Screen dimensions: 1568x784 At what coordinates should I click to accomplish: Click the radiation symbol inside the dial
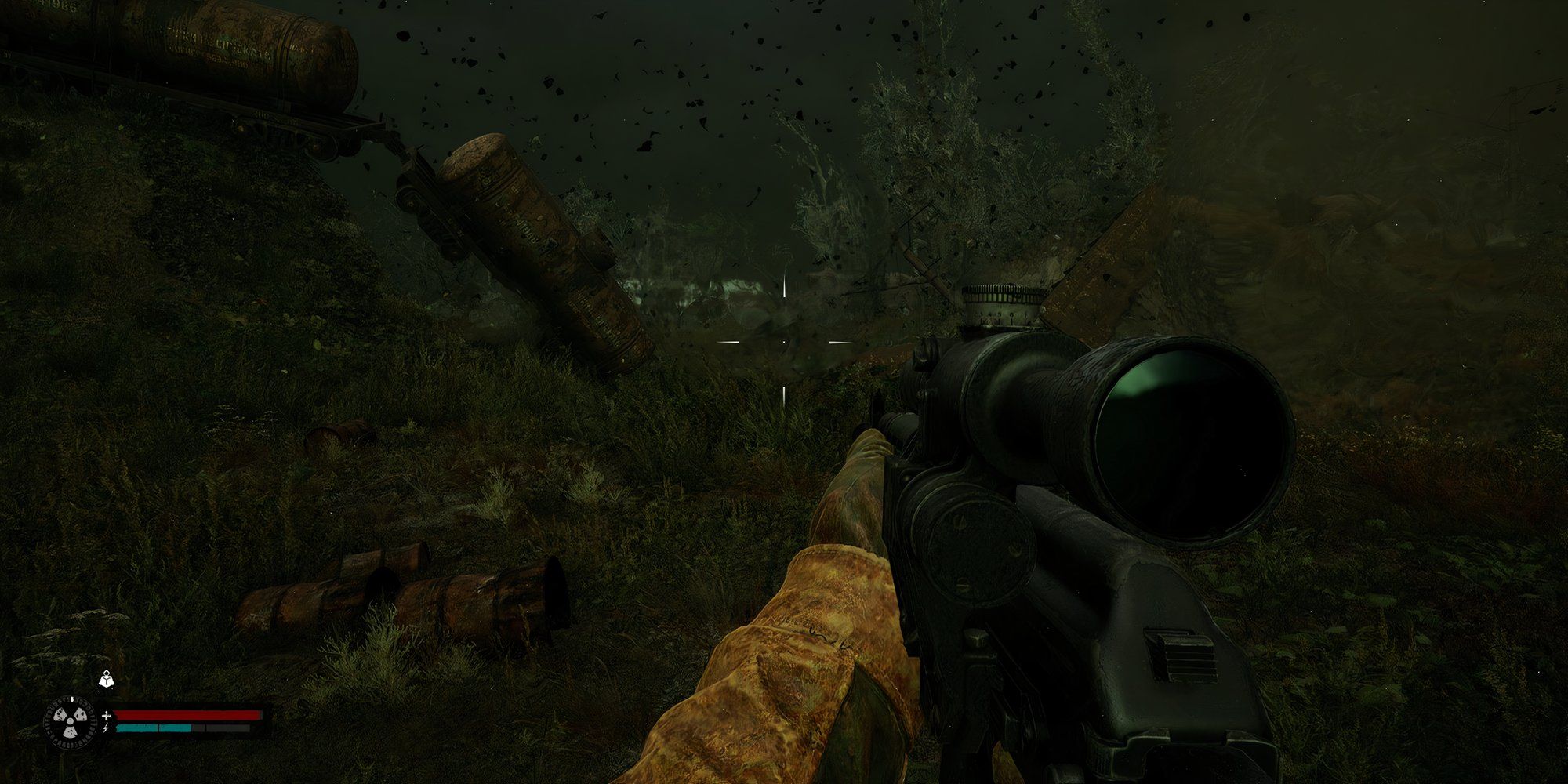70,722
